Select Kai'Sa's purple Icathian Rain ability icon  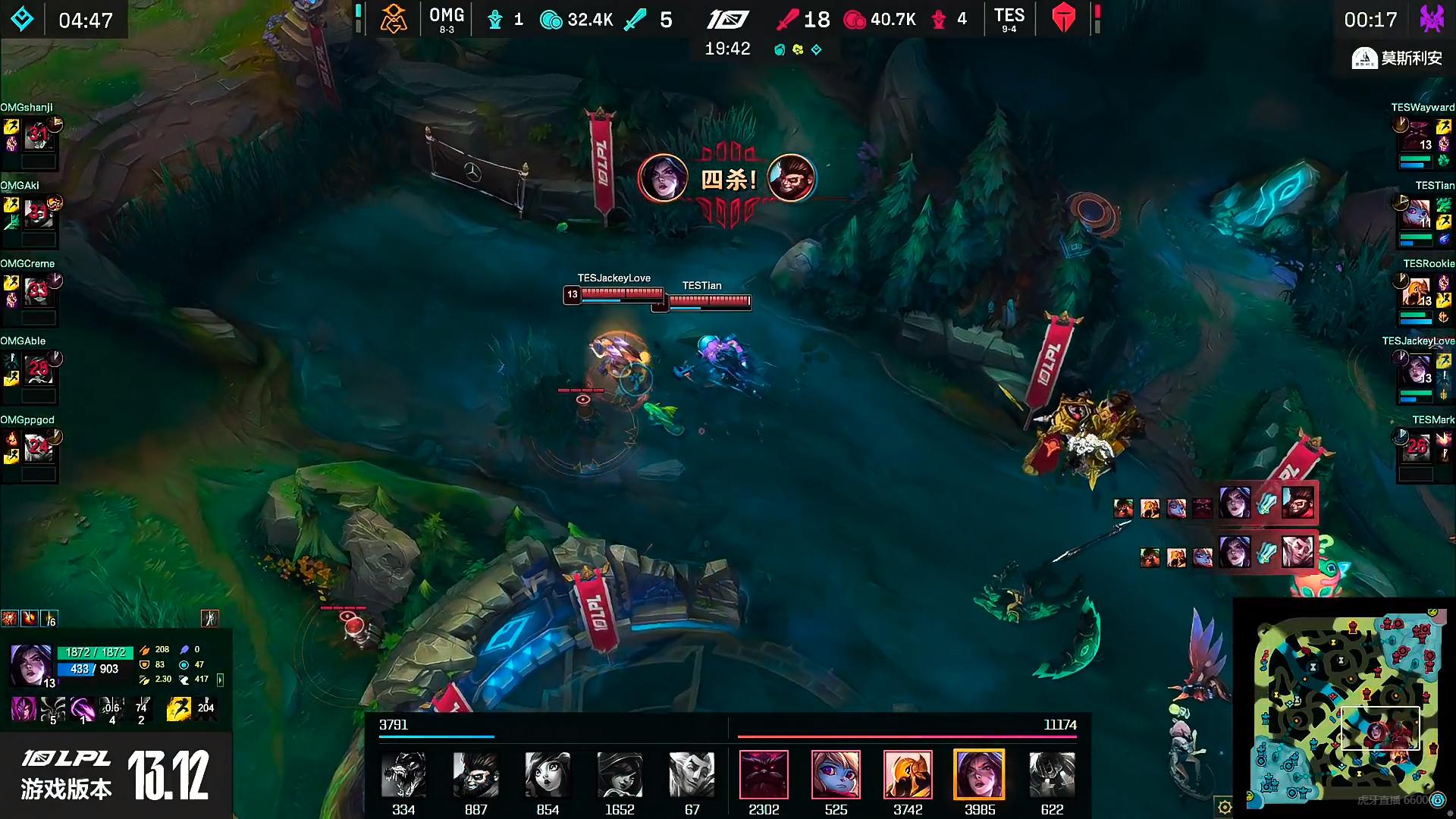click(x=52, y=709)
